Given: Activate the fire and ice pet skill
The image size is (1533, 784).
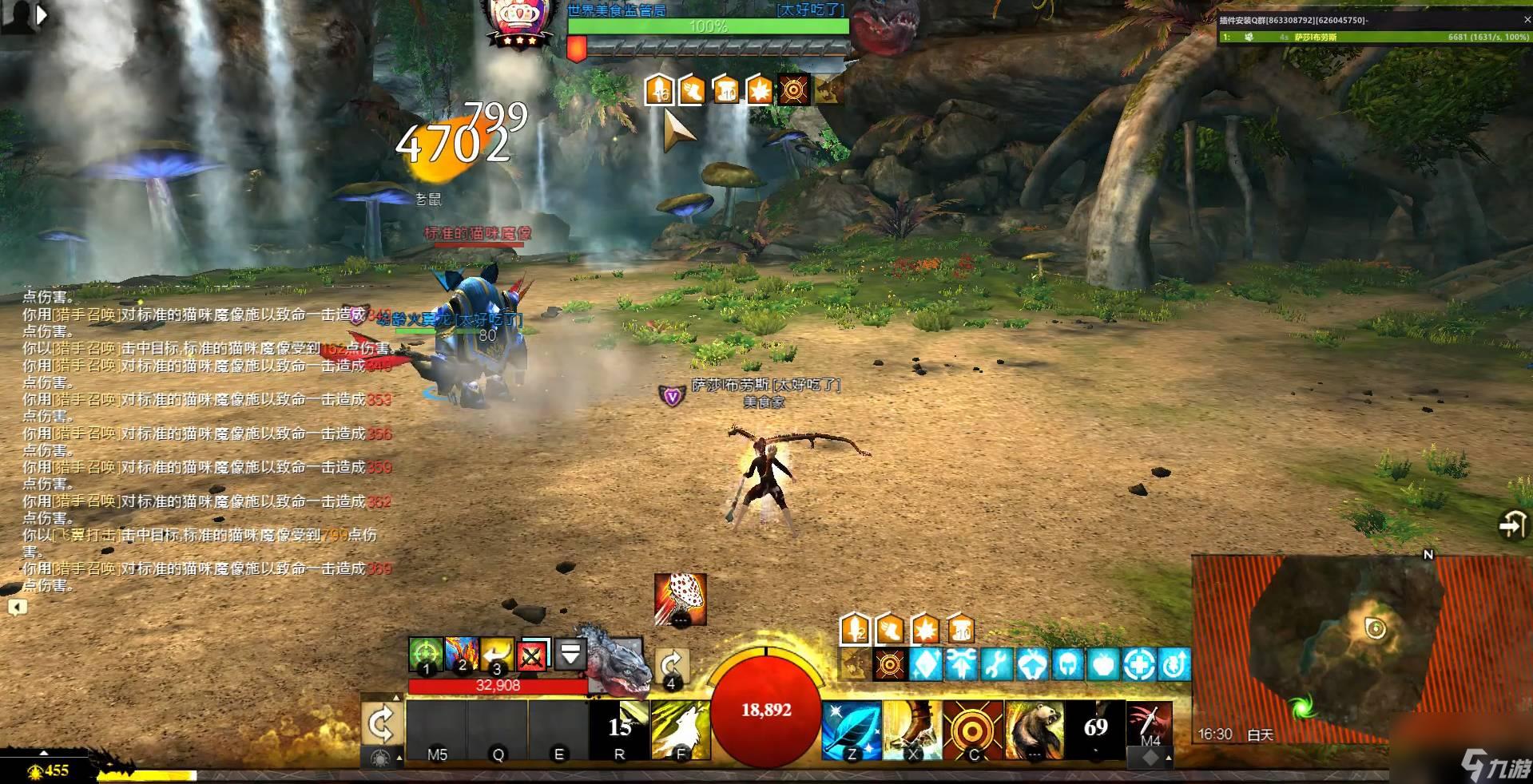Looking at the screenshot, I should tap(462, 655).
